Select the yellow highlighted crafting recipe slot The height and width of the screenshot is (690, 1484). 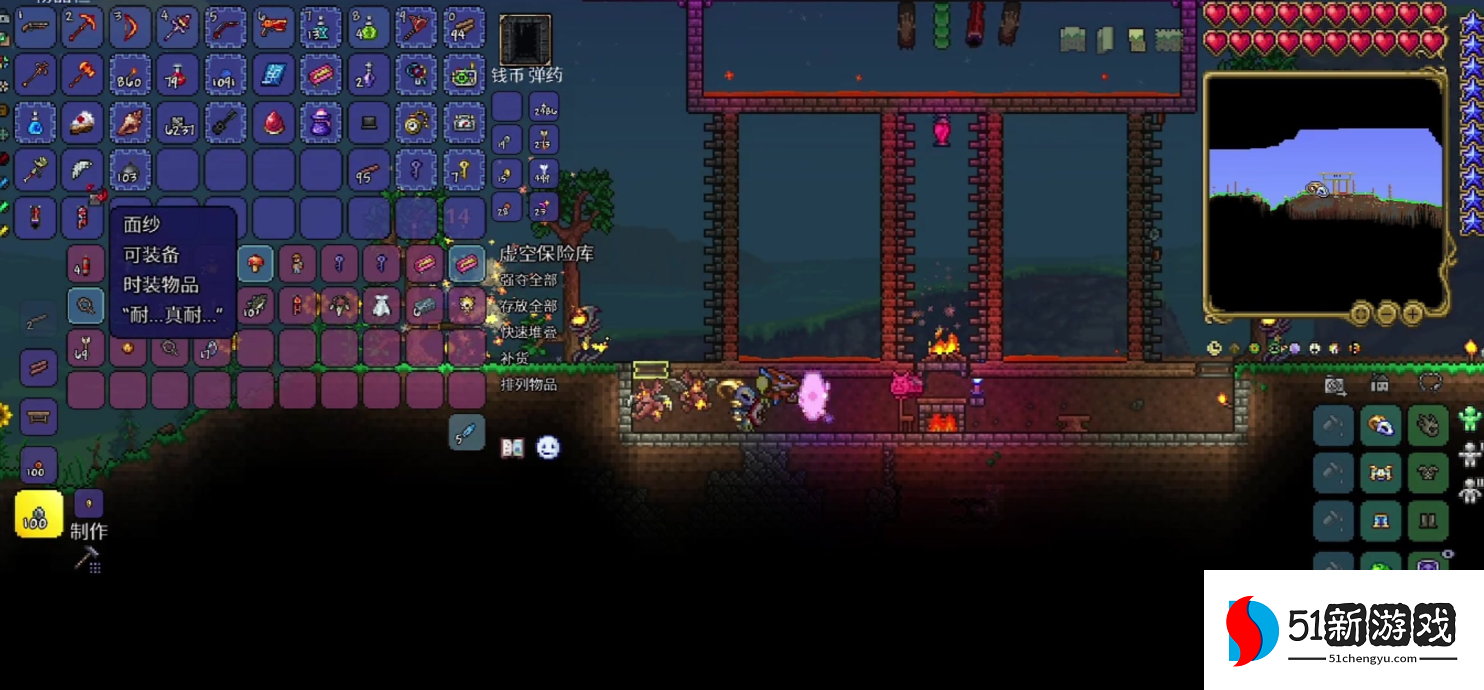(x=39, y=514)
